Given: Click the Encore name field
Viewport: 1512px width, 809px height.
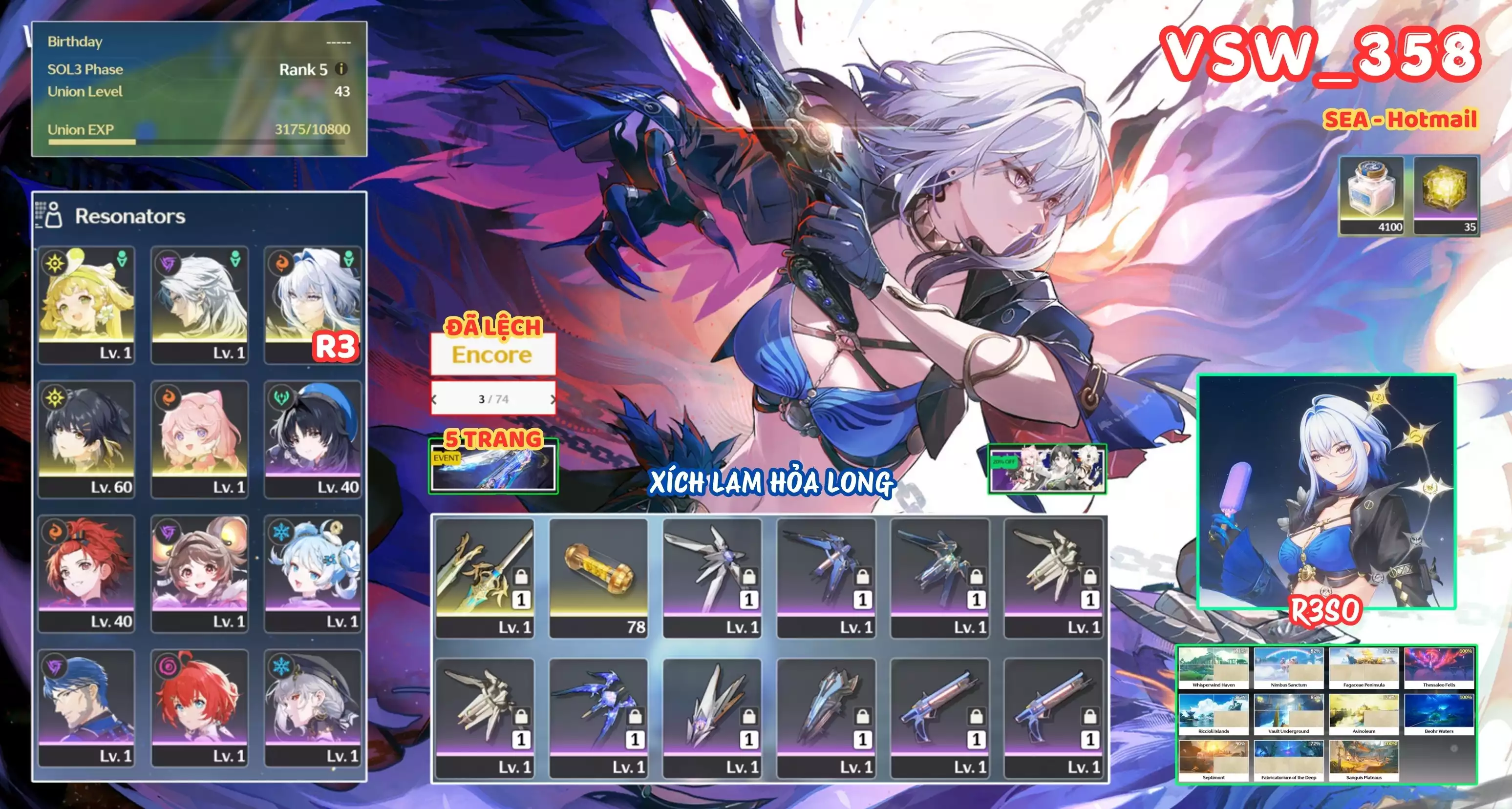Looking at the screenshot, I should [x=493, y=354].
